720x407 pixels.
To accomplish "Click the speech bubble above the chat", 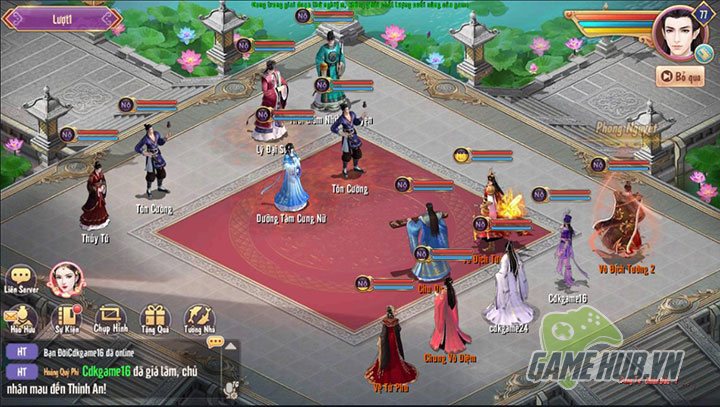I will tap(215, 341).
